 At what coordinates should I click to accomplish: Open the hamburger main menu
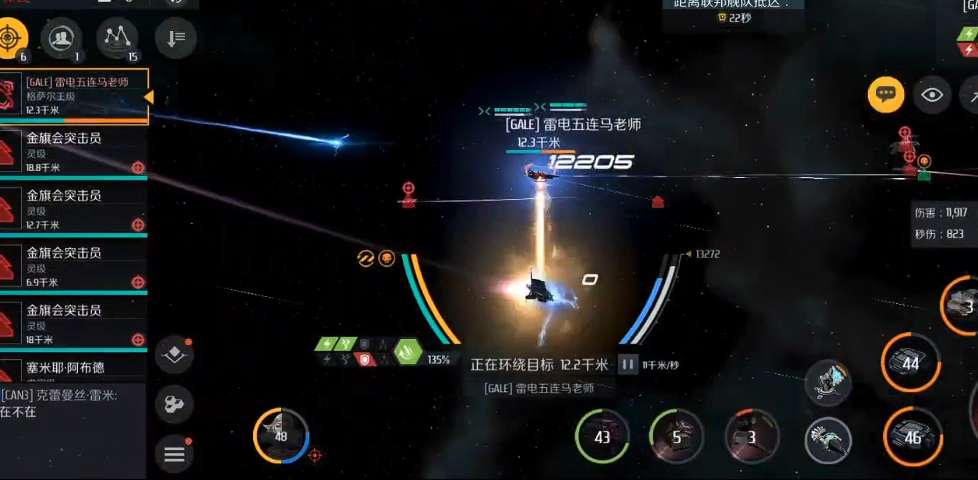pyautogui.click(x=175, y=455)
